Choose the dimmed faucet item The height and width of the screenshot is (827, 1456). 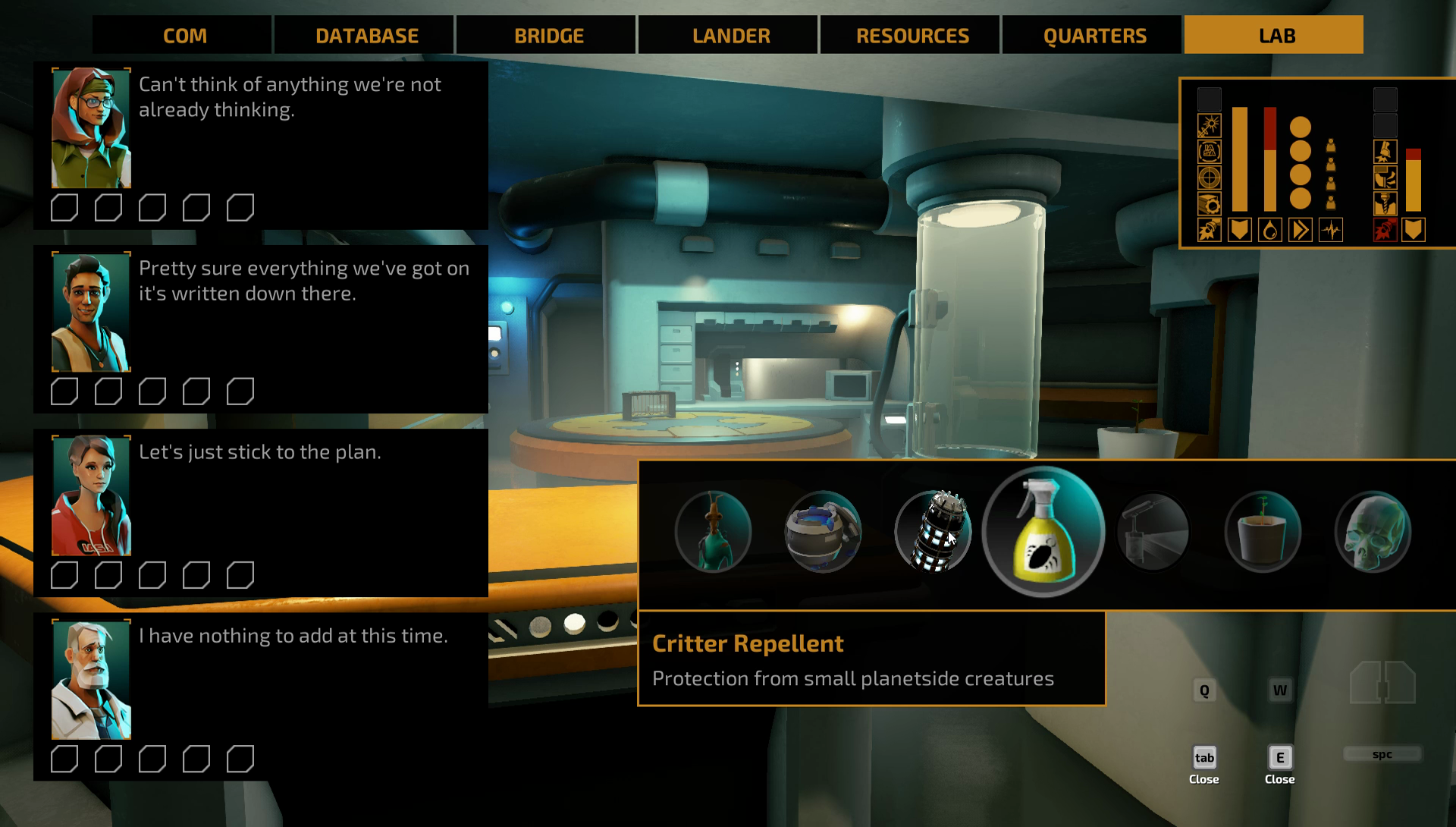tap(1153, 532)
